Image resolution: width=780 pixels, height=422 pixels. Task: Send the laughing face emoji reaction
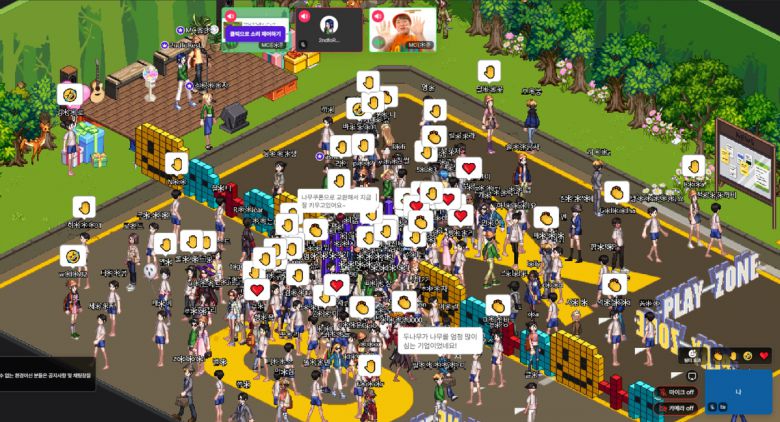coord(748,355)
